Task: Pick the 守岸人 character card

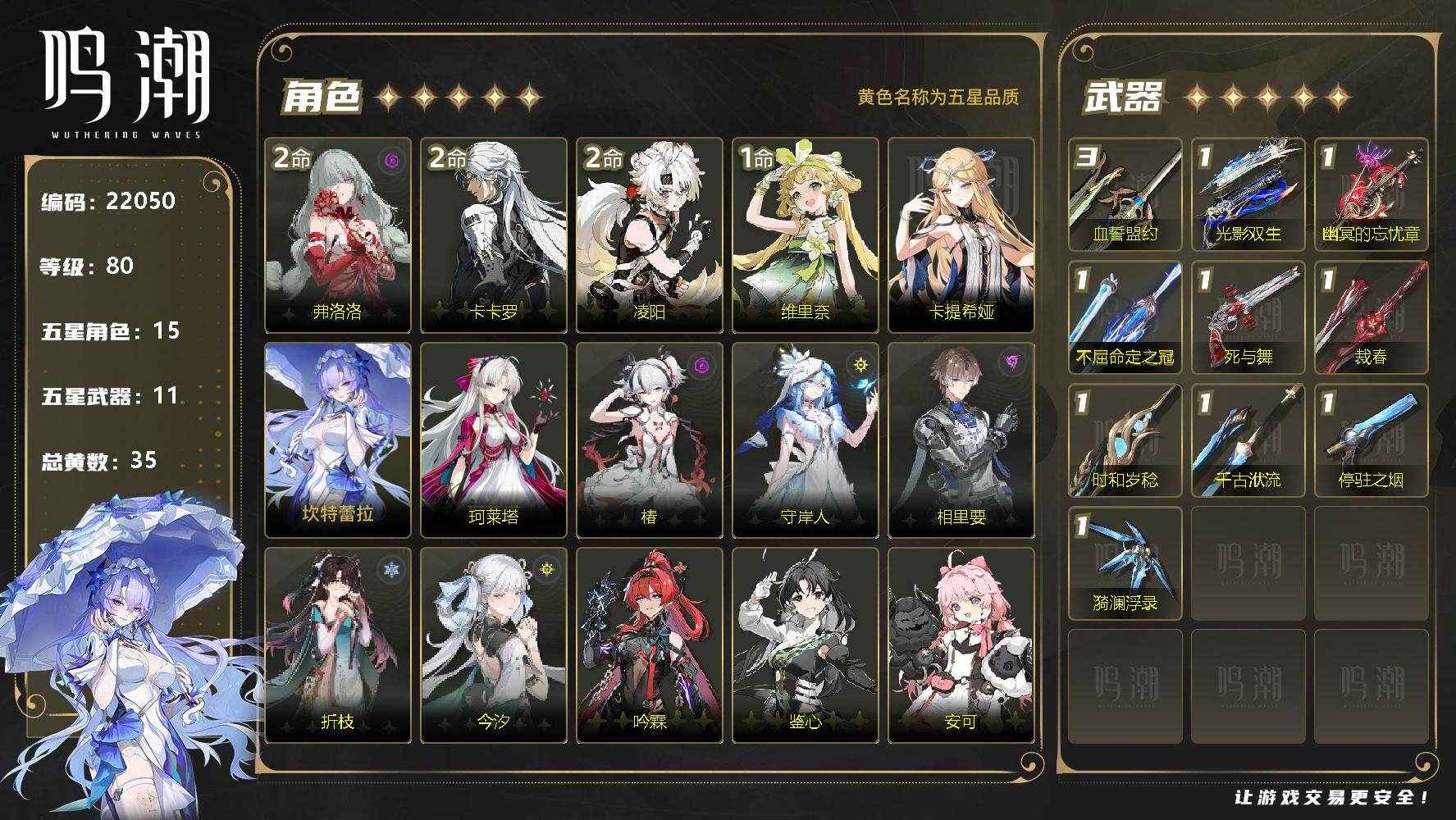Action: [806, 440]
